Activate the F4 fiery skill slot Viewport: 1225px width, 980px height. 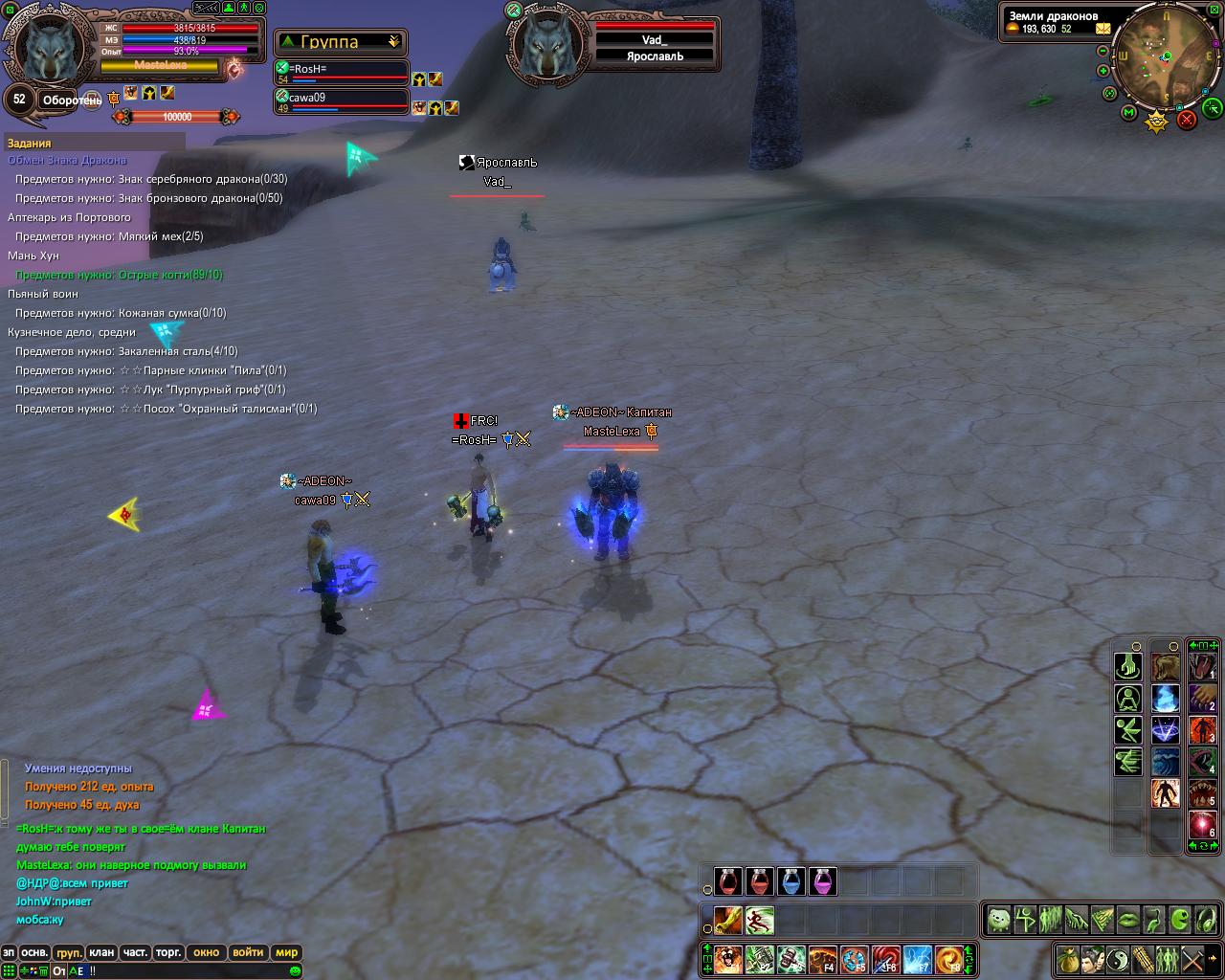[823, 958]
